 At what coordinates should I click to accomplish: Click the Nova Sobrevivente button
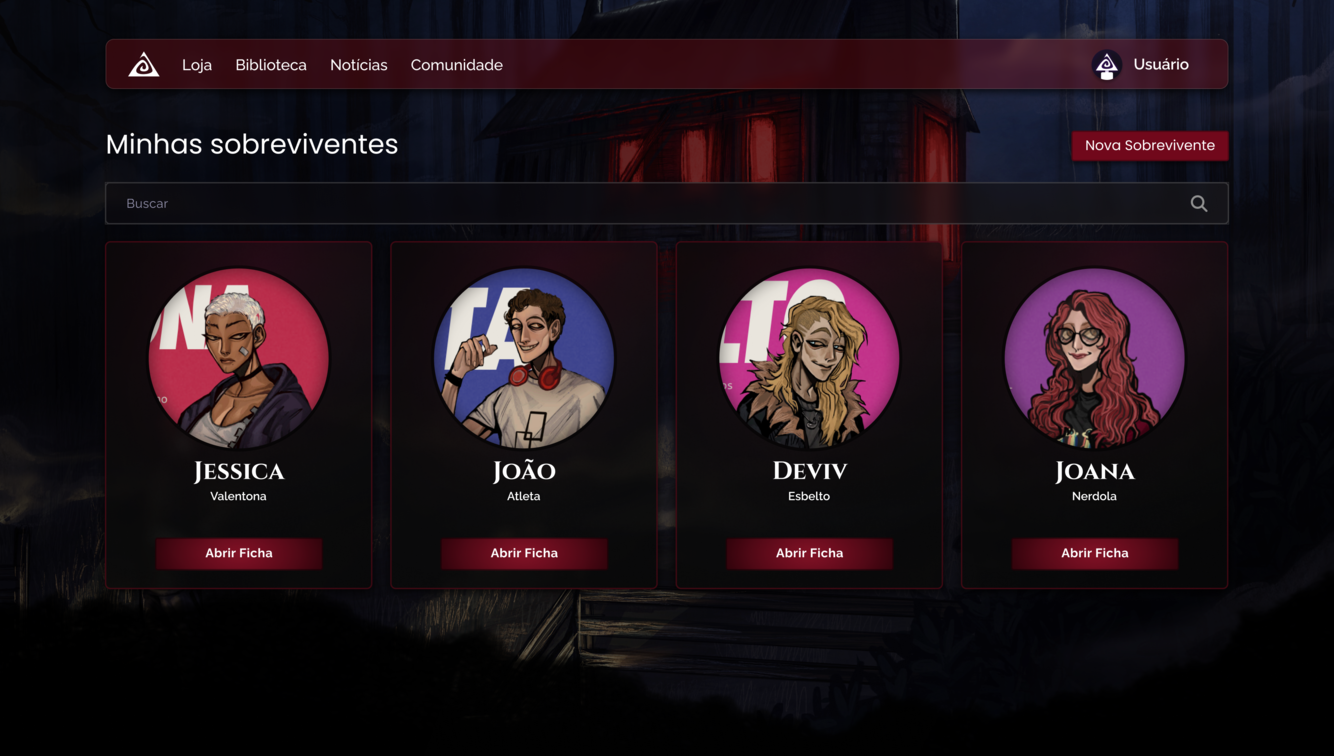point(1150,145)
